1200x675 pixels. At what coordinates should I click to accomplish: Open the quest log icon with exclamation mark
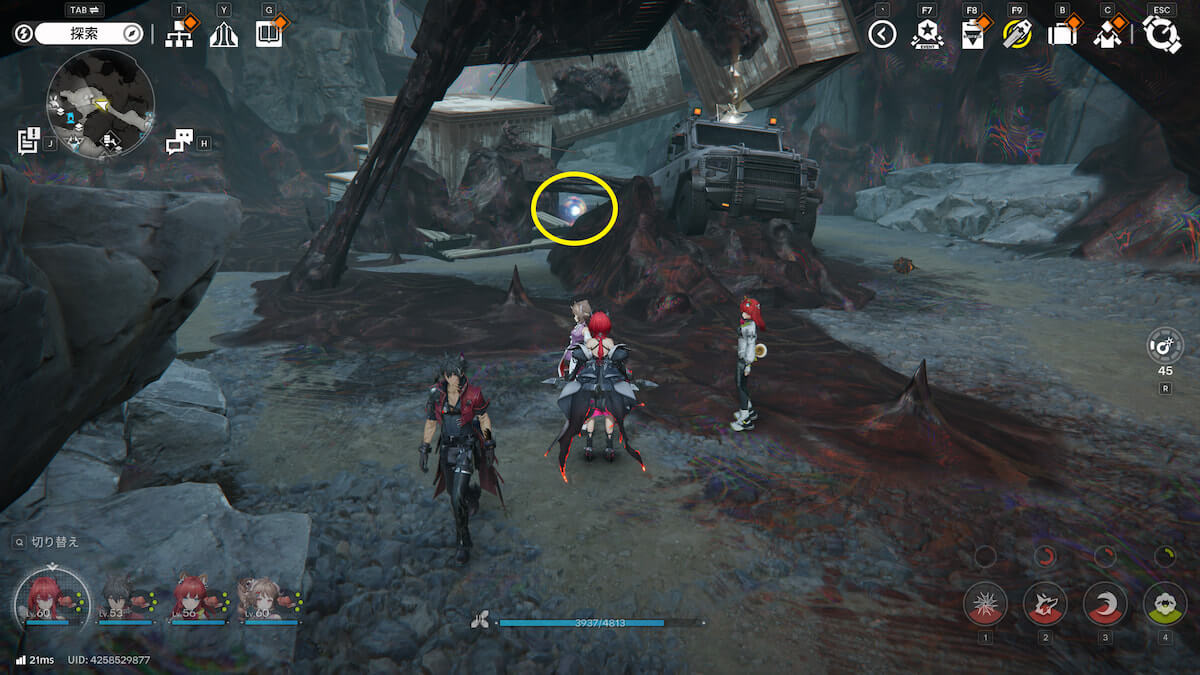tap(28, 141)
